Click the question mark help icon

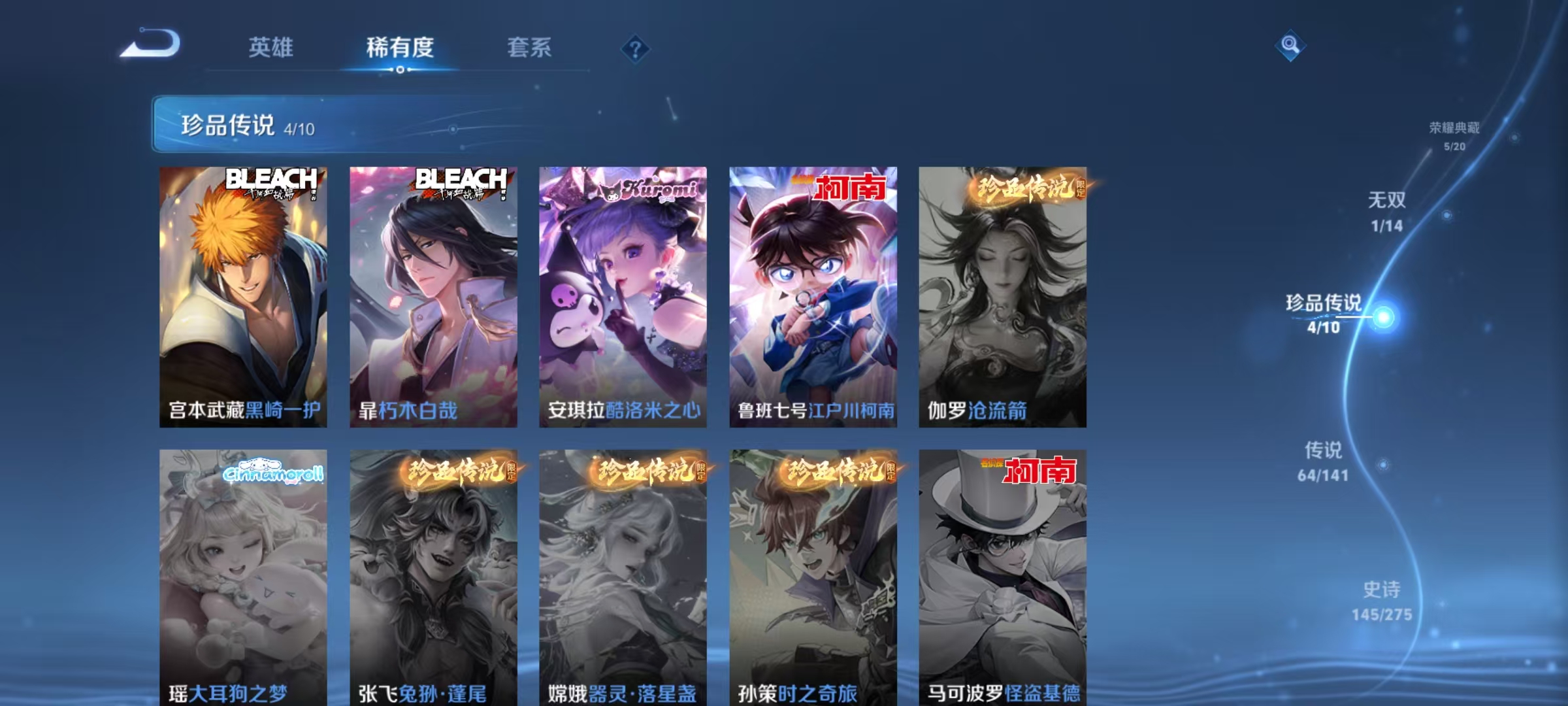tap(634, 49)
